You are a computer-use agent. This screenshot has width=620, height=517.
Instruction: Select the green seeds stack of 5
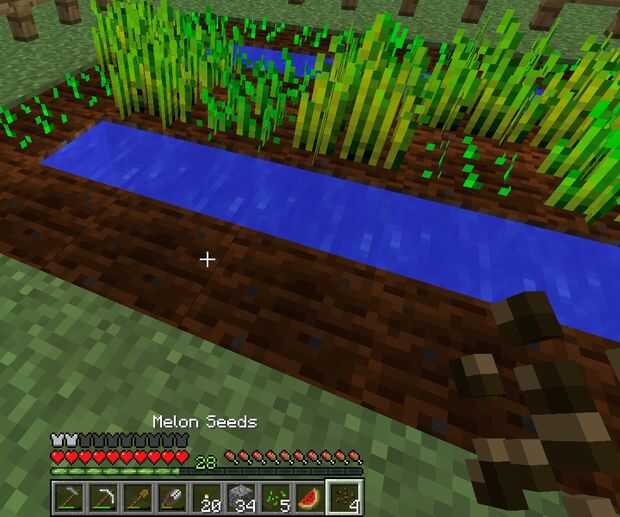pyautogui.click(x=277, y=496)
